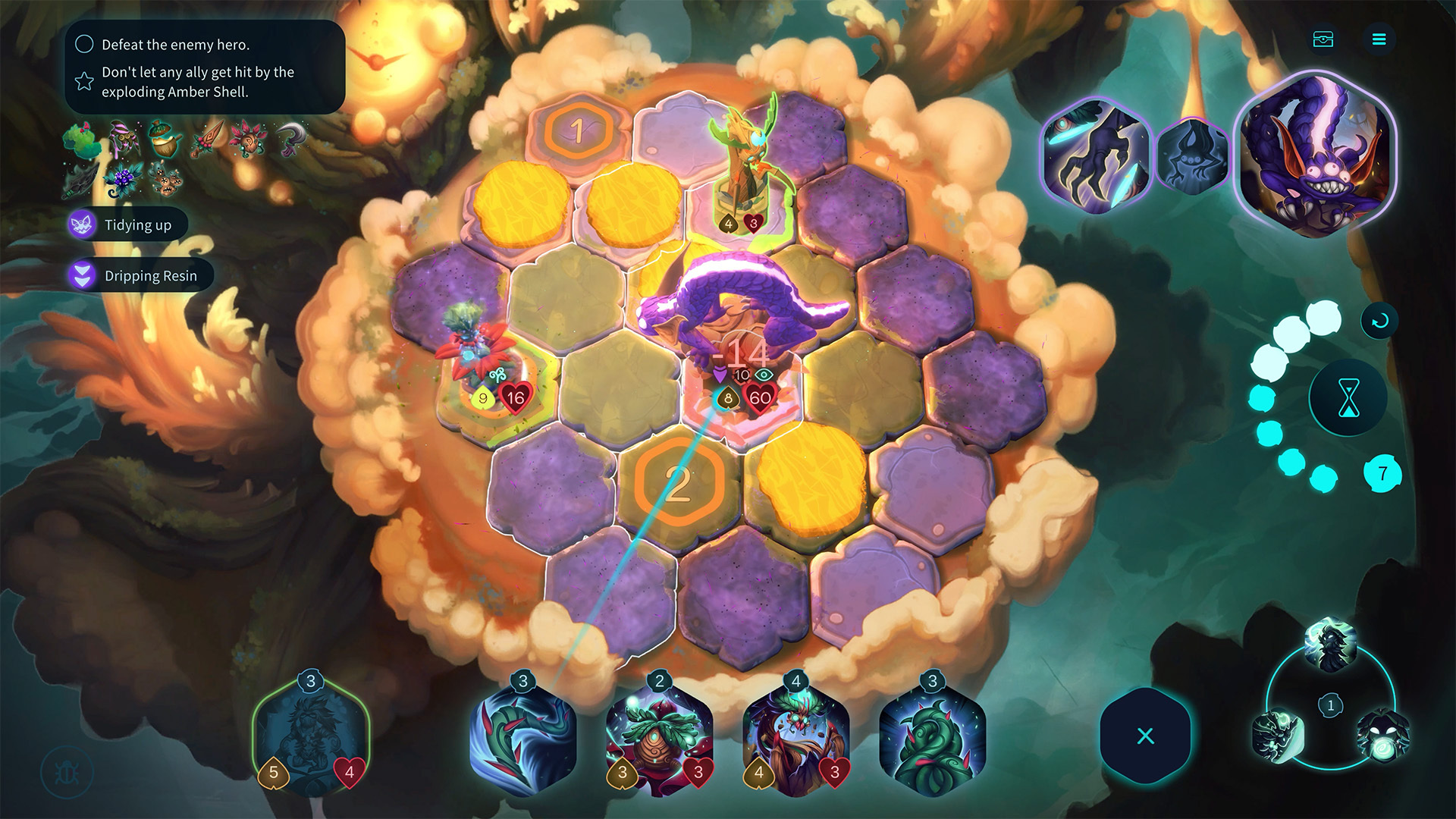Screen dimensions: 1456x819
Task: Open the bug report icon bottom left
Action: click(x=67, y=772)
